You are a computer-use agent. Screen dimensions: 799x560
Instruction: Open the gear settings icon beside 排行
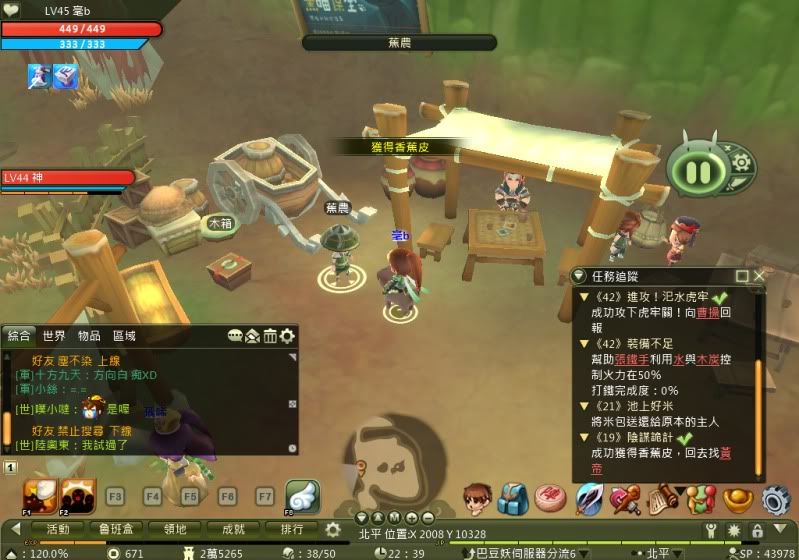[x=333, y=529]
